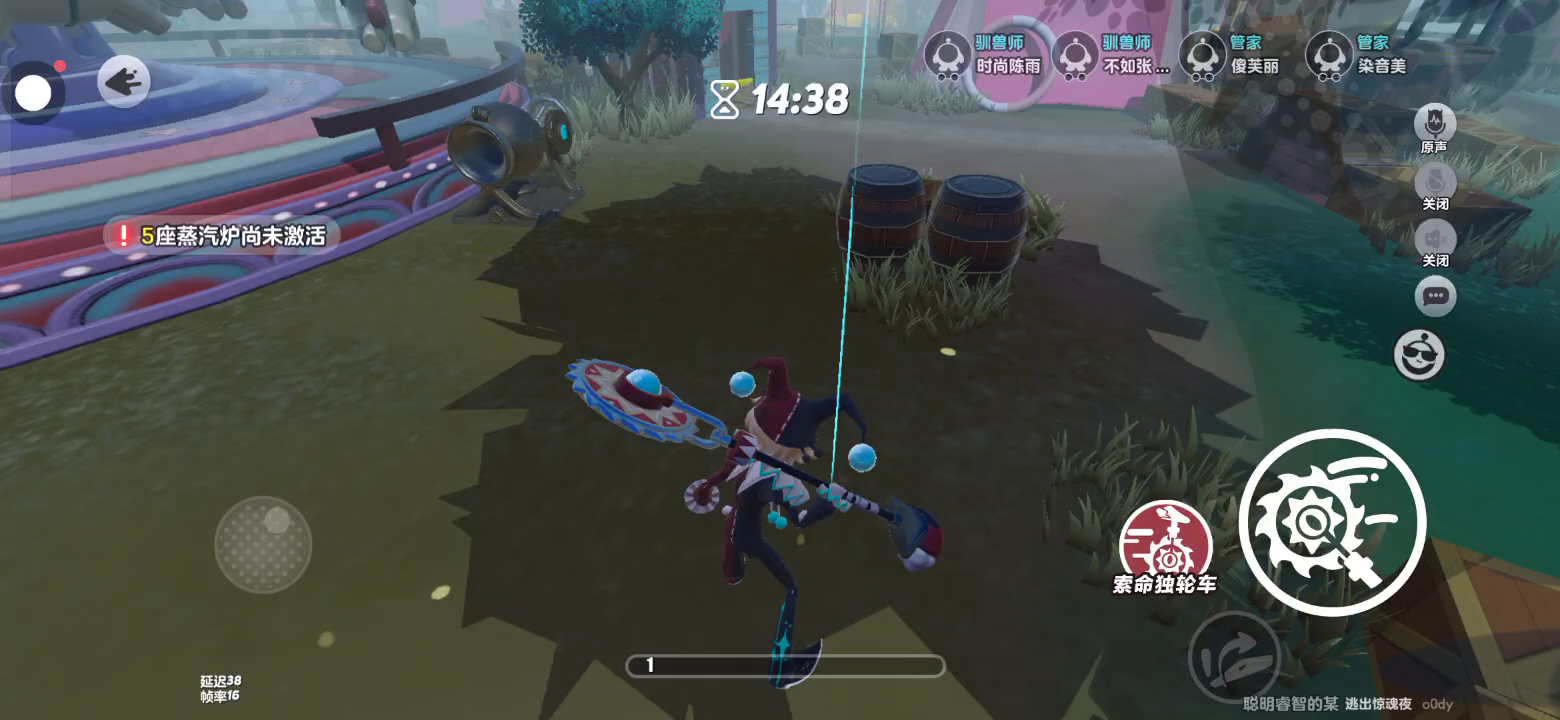Select teammate 时尚陈雨's portrait
Image resolution: width=1560 pixels, height=720 pixels.
(946, 55)
